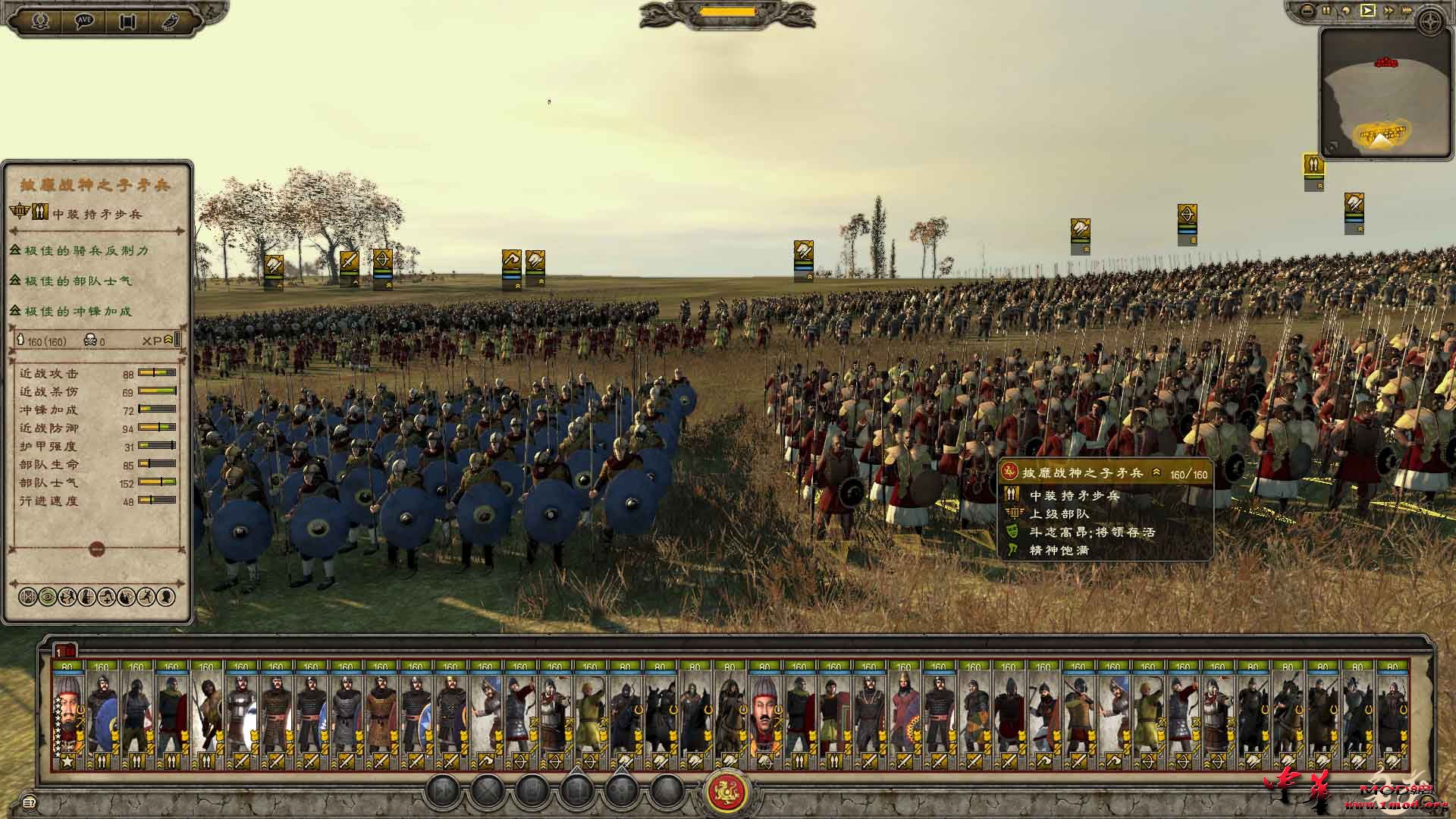Toggle pause with the playback control top right
The image size is (1456, 819).
(x=1325, y=11)
